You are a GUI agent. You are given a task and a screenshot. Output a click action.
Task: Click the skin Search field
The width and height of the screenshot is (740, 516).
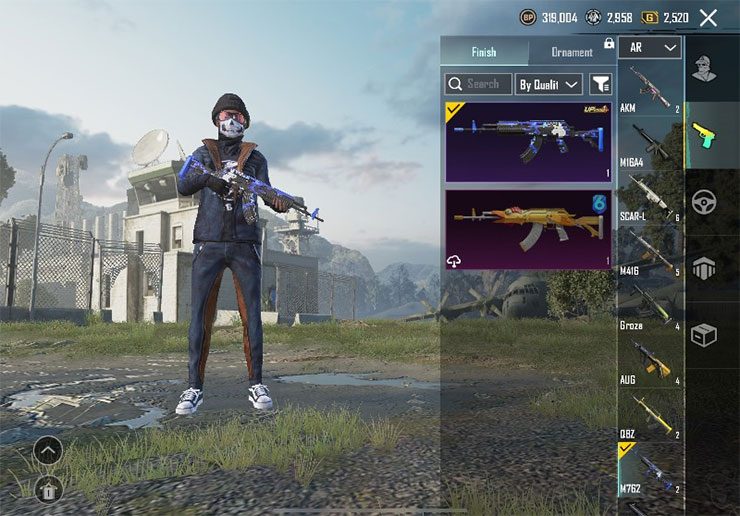pos(478,84)
